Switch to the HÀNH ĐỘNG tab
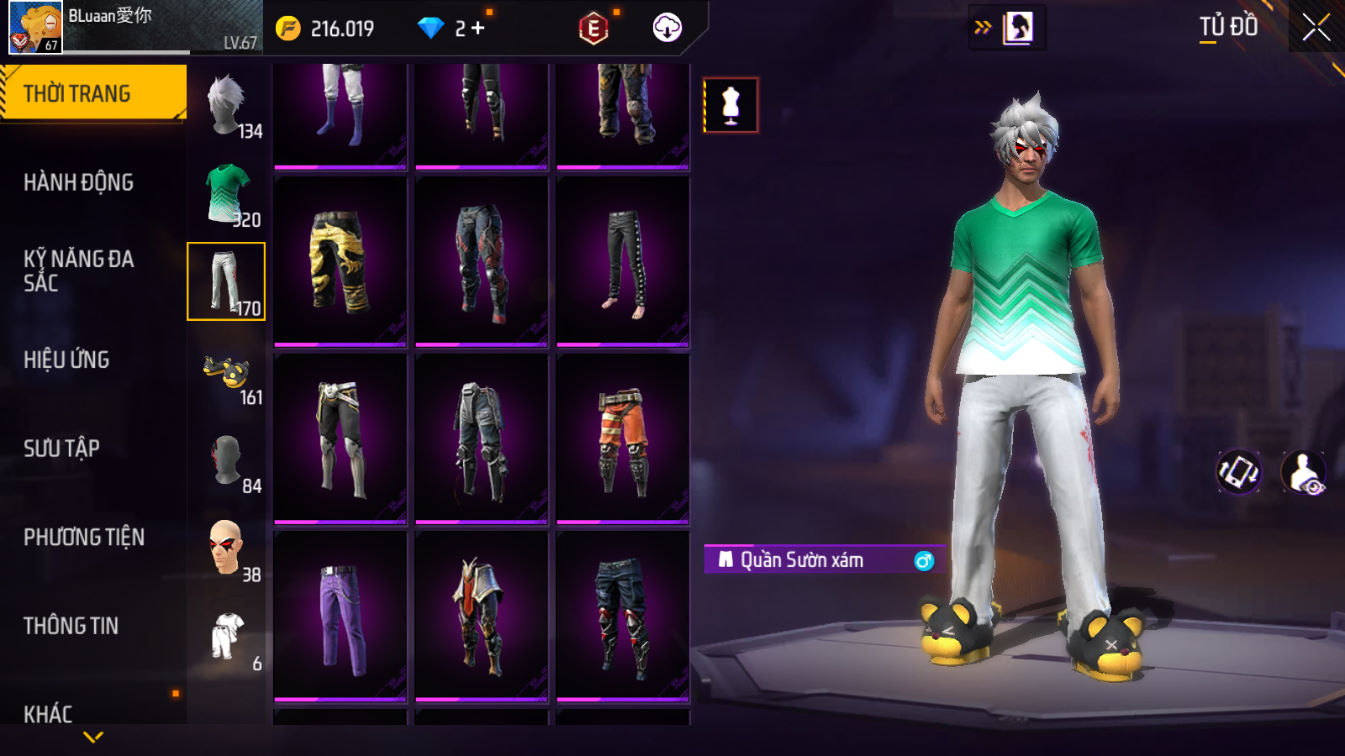Viewport: 1345px width, 756px height. pyautogui.click(x=79, y=182)
